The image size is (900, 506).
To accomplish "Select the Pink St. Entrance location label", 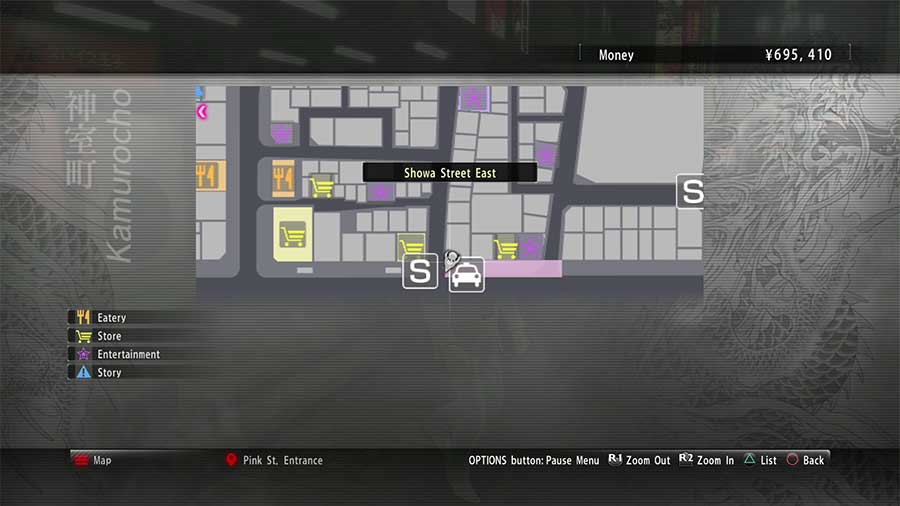I will [x=282, y=460].
